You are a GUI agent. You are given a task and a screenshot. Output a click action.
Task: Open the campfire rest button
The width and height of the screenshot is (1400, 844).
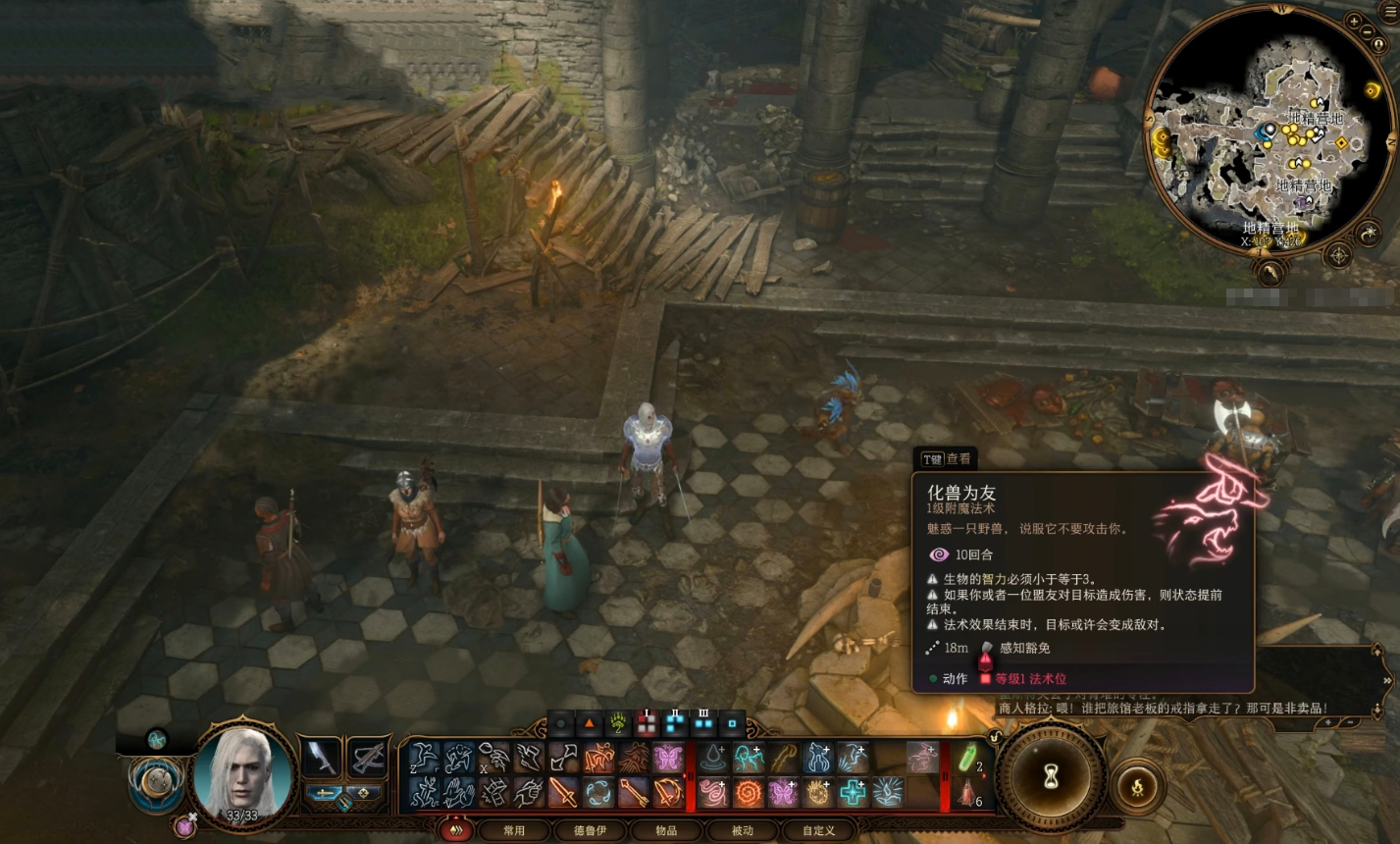(x=1137, y=786)
